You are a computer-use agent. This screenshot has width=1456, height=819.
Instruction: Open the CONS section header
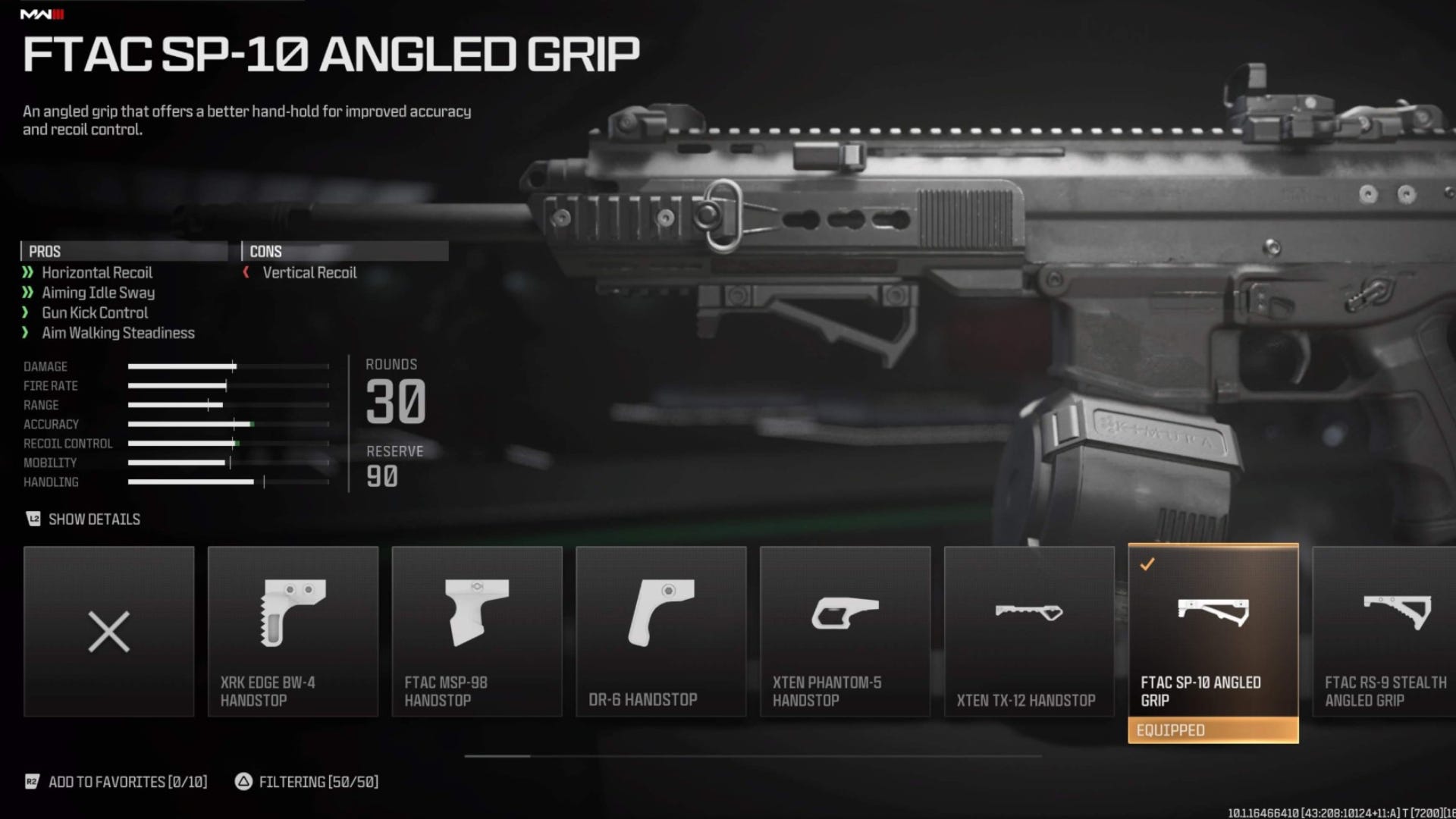266,251
